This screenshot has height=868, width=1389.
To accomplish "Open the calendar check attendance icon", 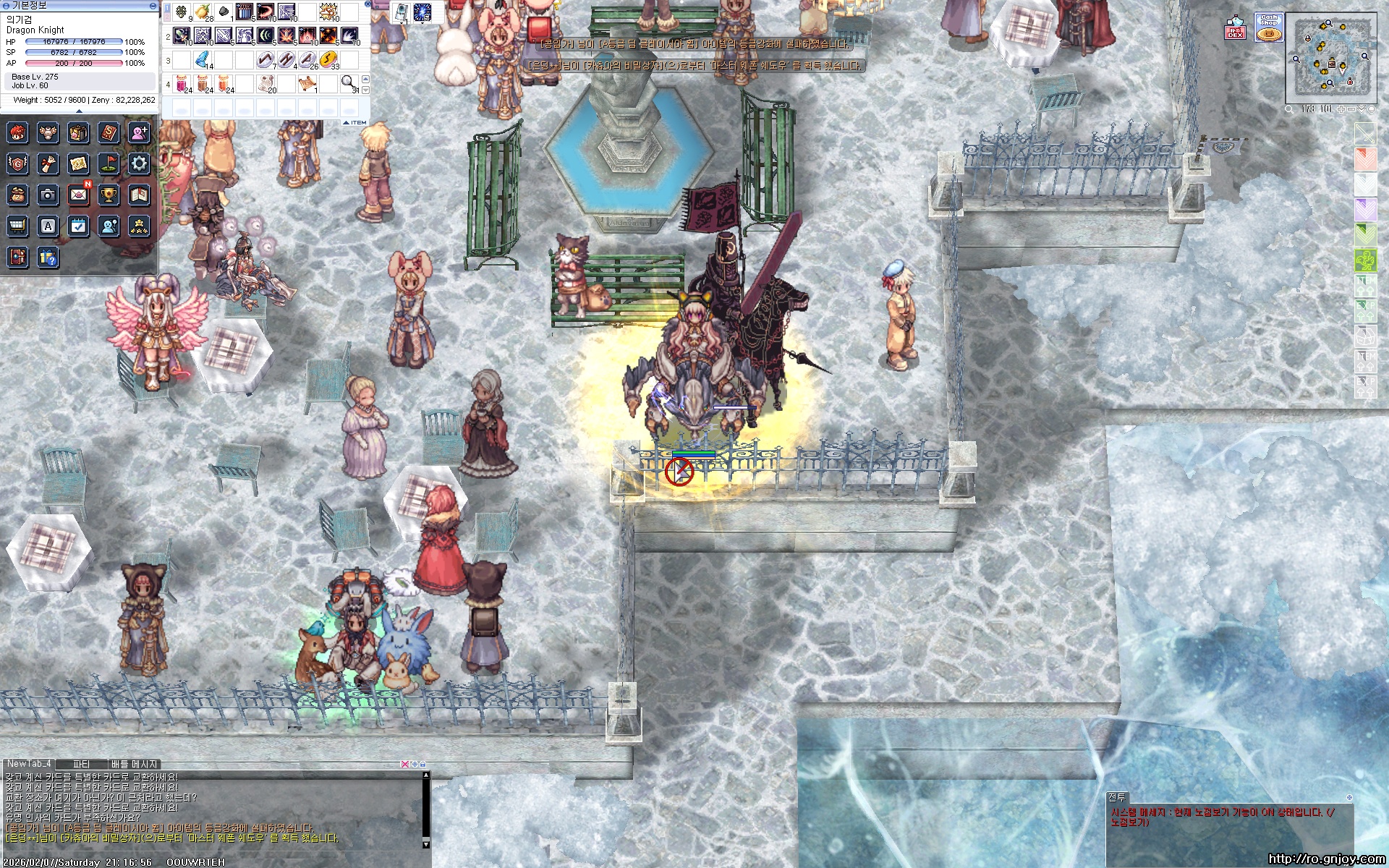I will [x=78, y=226].
